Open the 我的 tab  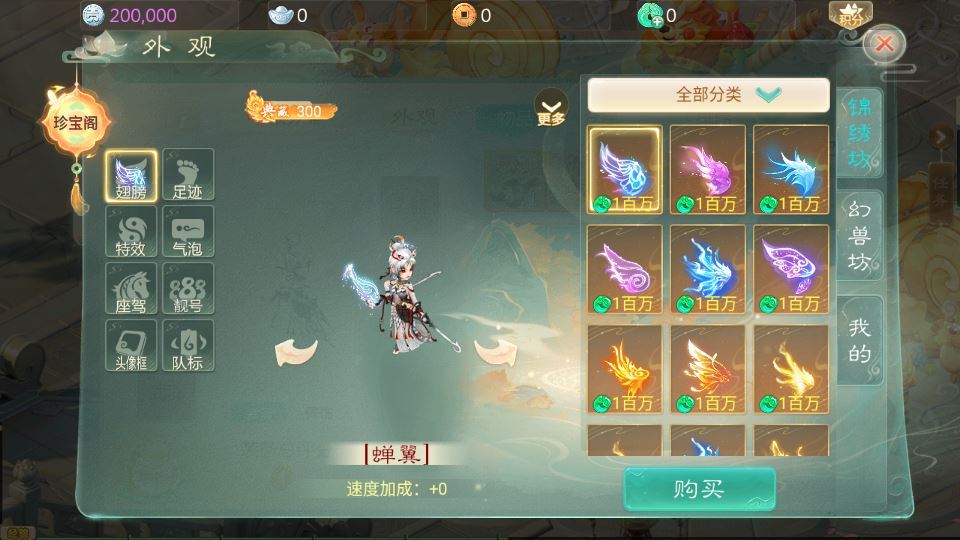[x=859, y=340]
